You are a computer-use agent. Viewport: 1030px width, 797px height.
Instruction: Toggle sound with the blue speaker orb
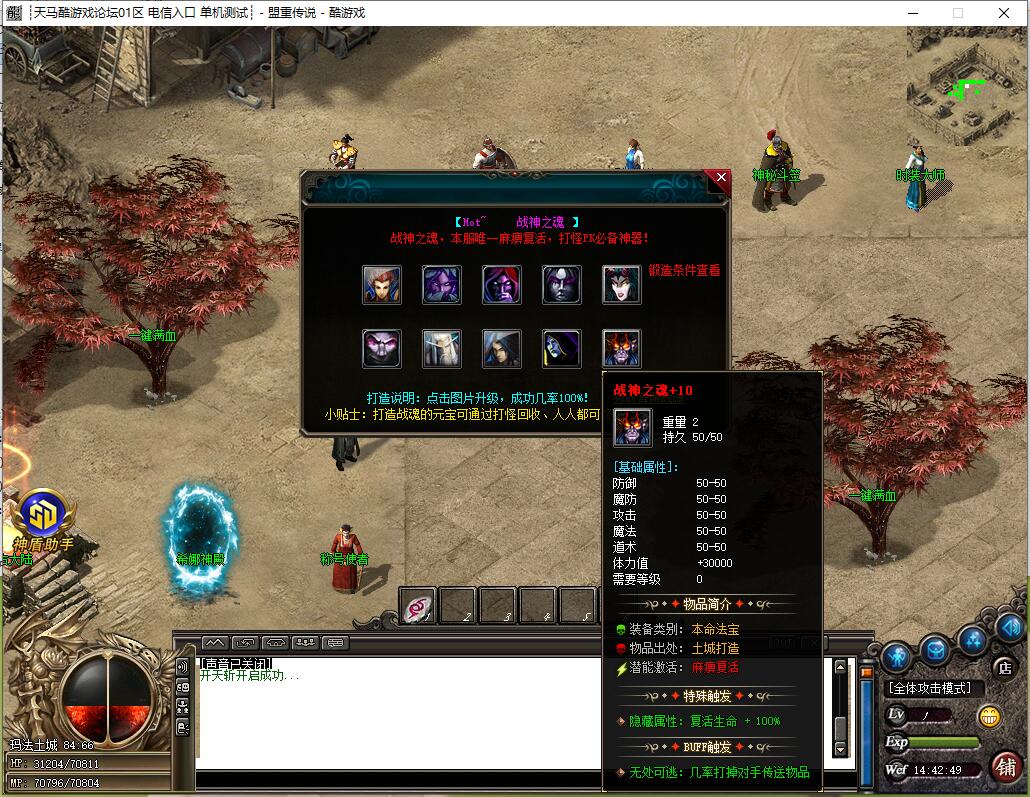tap(1008, 627)
